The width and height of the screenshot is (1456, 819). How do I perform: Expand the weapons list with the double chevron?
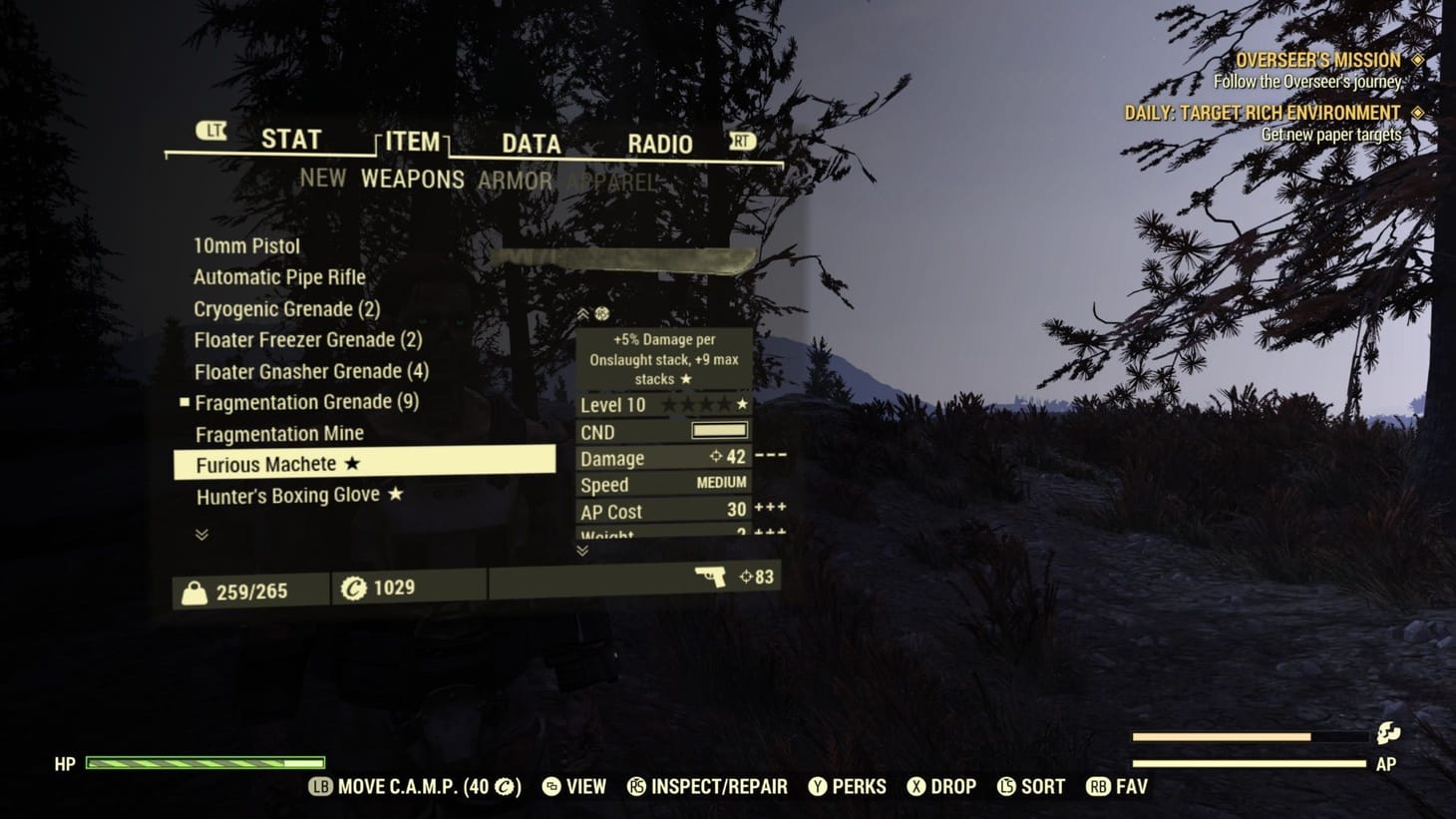click(200, 535)
